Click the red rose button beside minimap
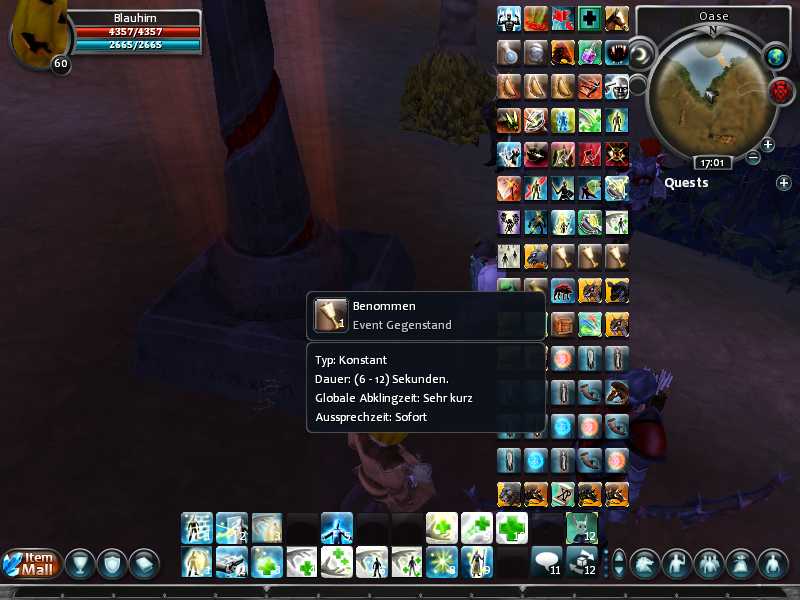 780,91
